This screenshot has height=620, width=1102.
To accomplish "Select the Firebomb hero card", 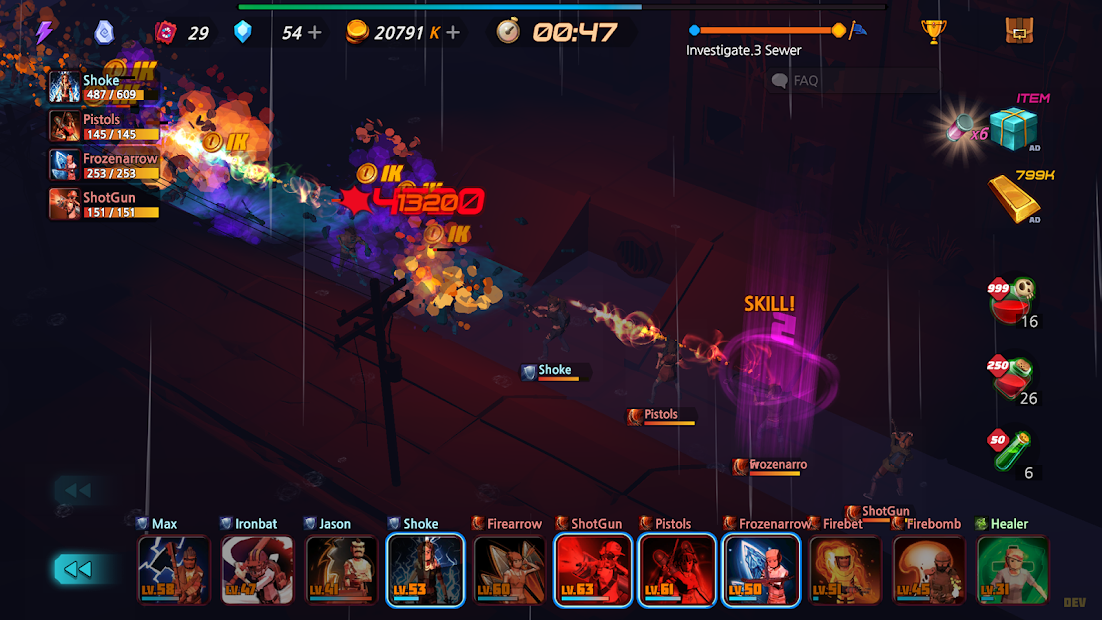I will pos(930,570).
